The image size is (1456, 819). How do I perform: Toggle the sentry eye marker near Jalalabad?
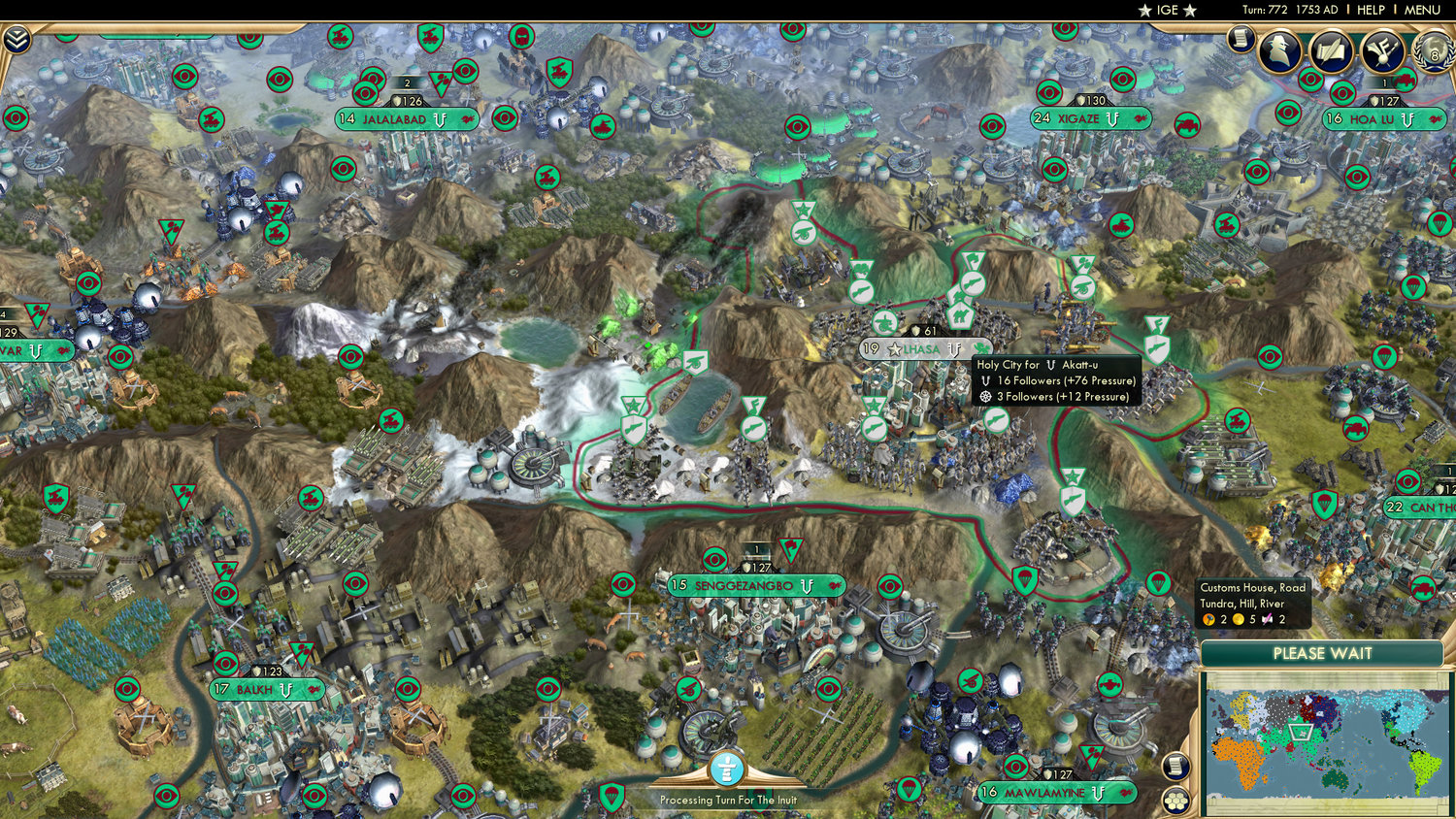point(365,93)
